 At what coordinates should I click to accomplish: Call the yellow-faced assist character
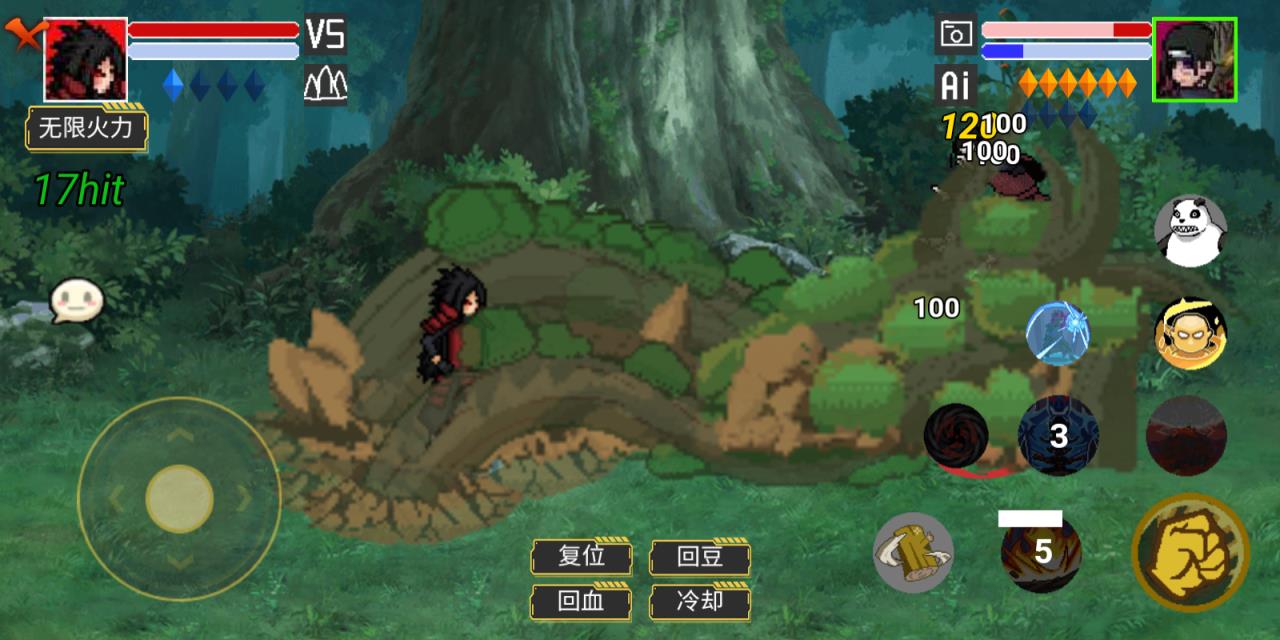coord(1190,333)
